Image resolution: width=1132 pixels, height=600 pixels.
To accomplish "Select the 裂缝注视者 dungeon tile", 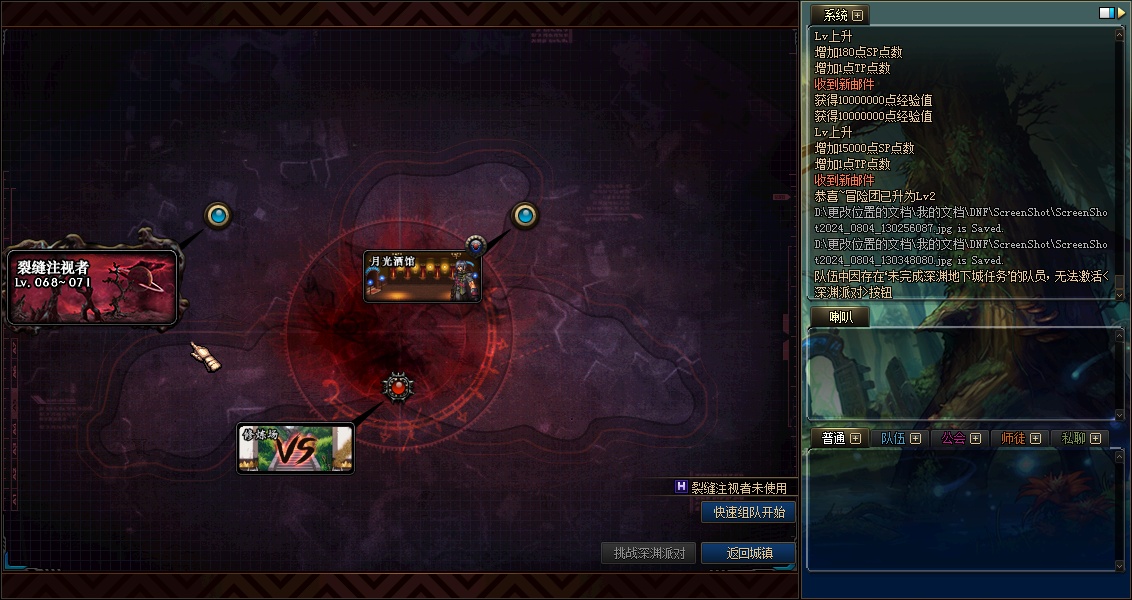I will [x=93, y=287].
